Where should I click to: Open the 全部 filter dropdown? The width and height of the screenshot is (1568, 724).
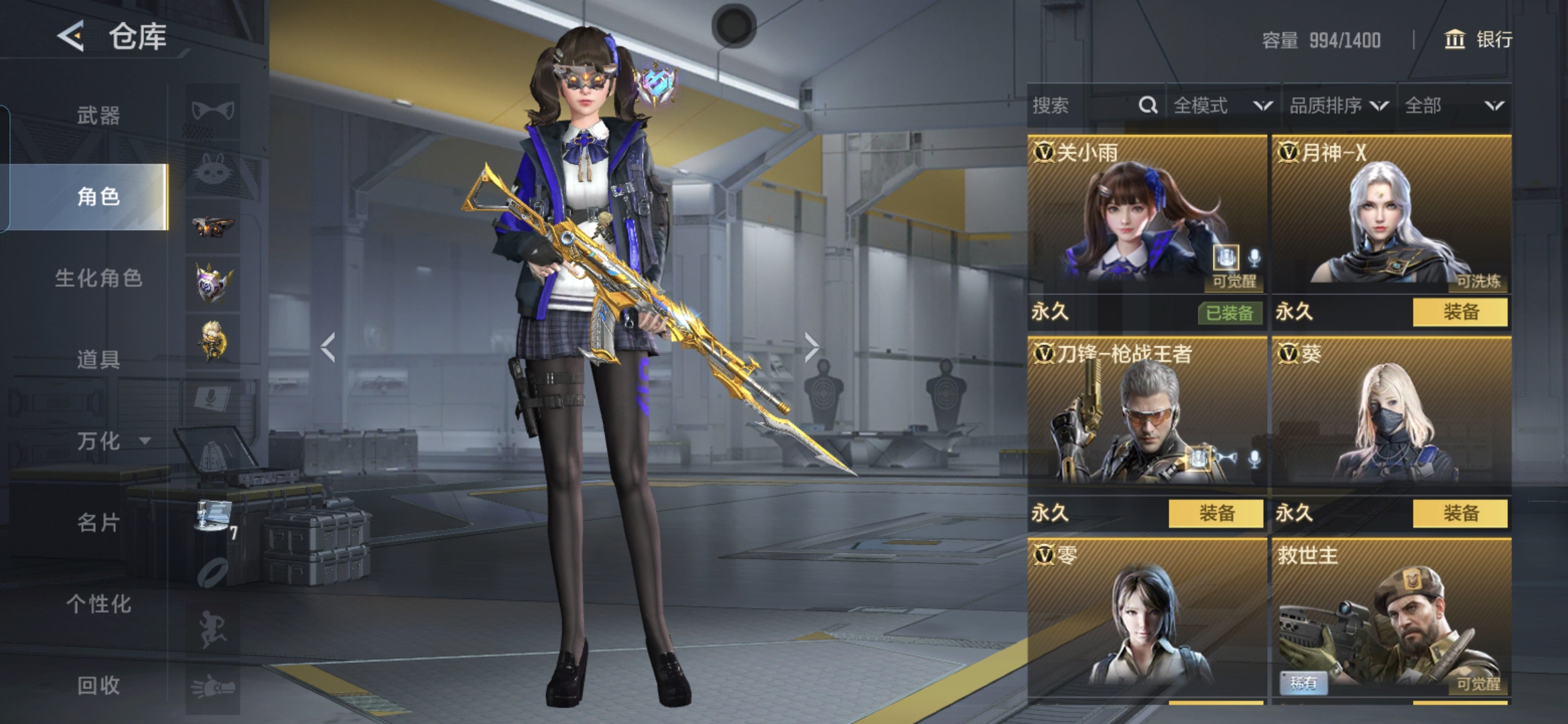click(1453, 105)
